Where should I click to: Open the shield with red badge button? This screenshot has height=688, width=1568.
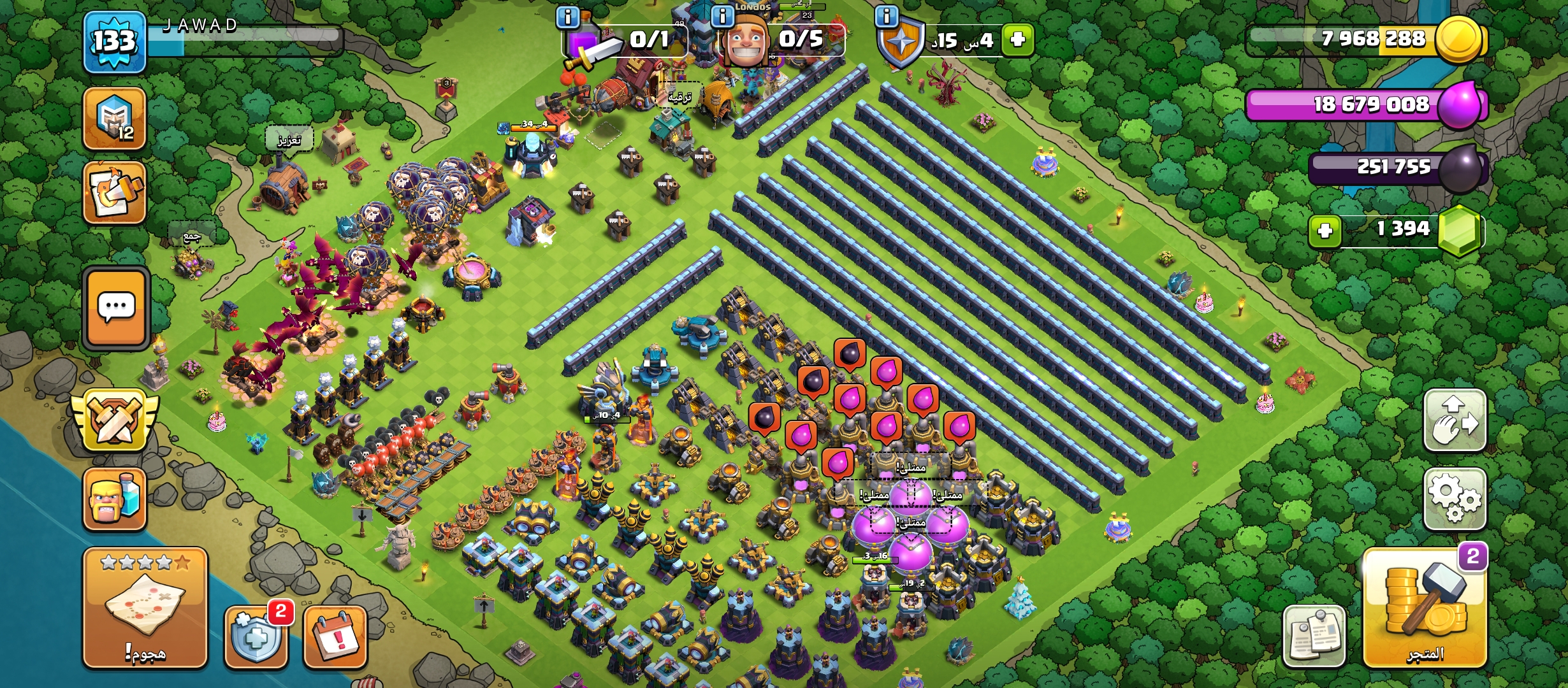coord(256,636)
